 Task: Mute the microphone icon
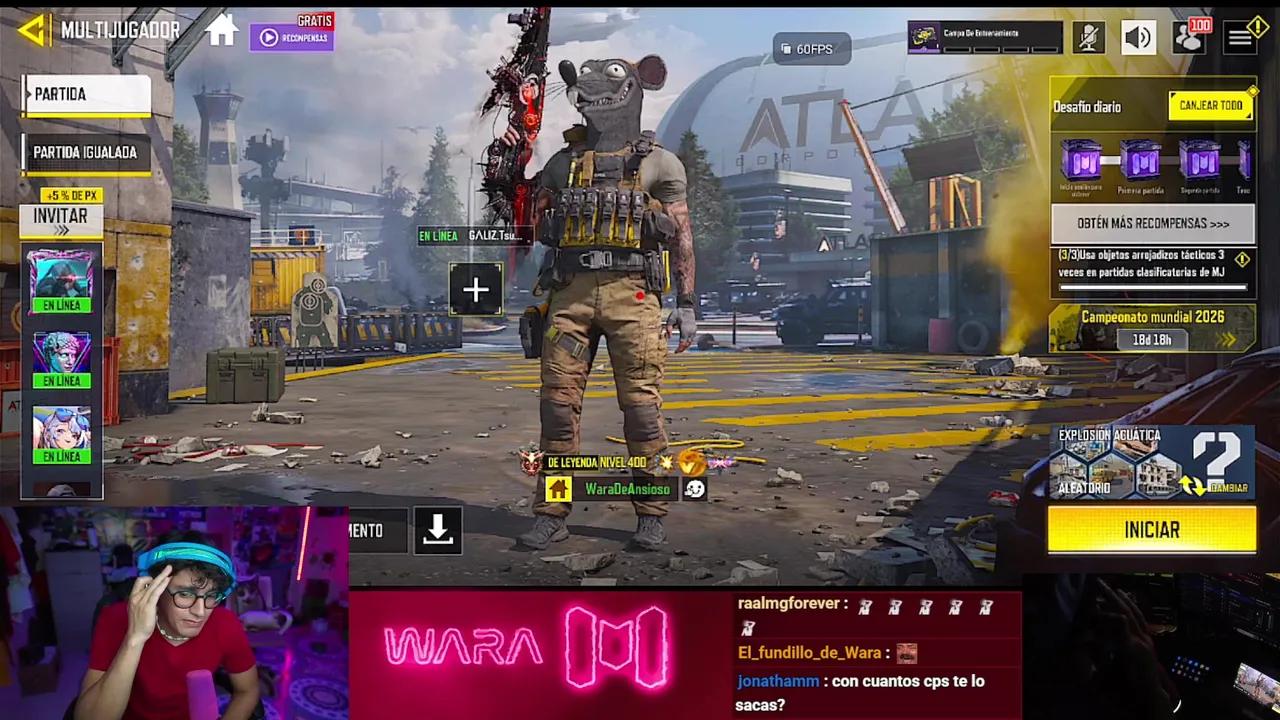click(x=1089, y=37)
